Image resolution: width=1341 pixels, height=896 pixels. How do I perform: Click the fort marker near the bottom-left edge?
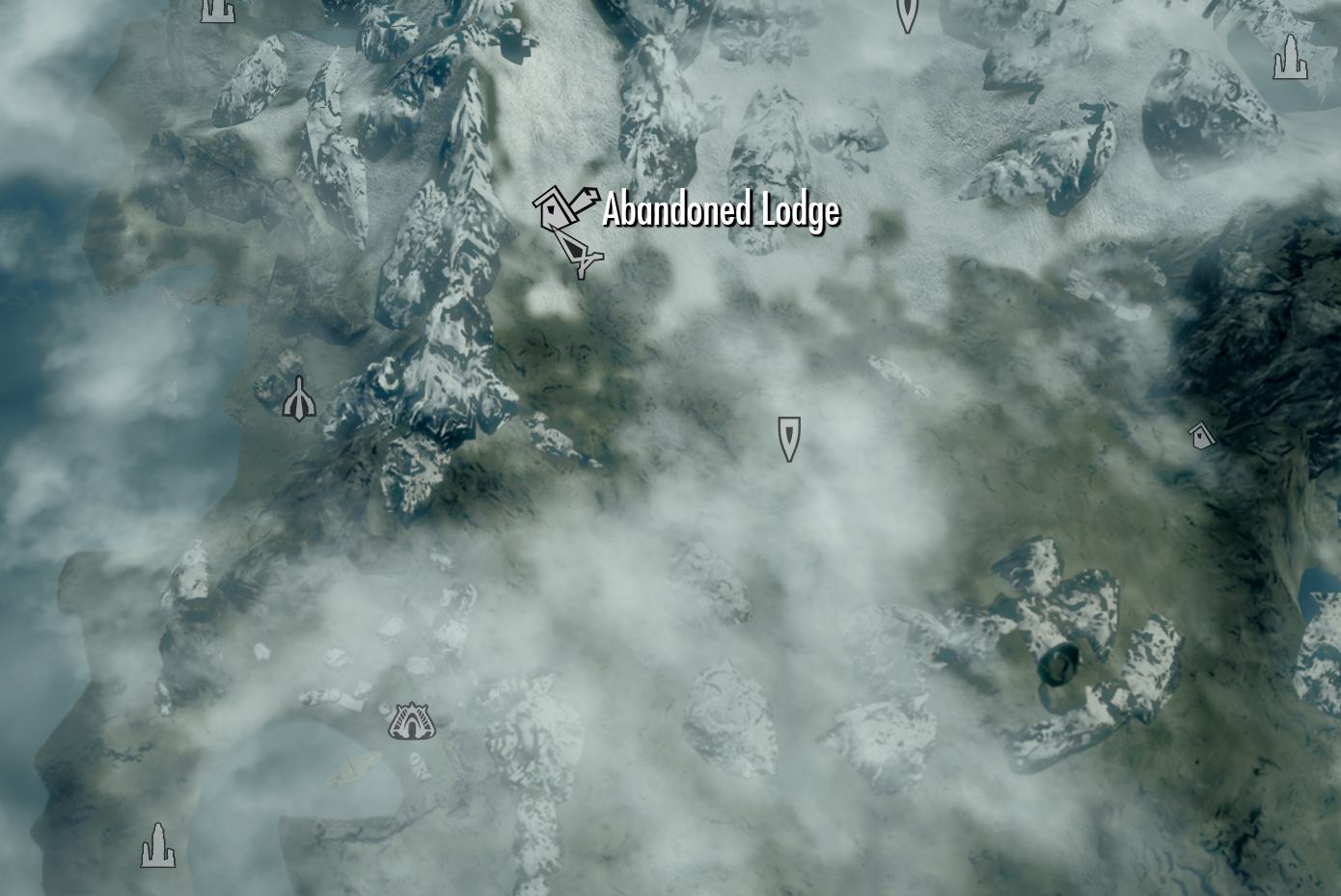(157, 846)
